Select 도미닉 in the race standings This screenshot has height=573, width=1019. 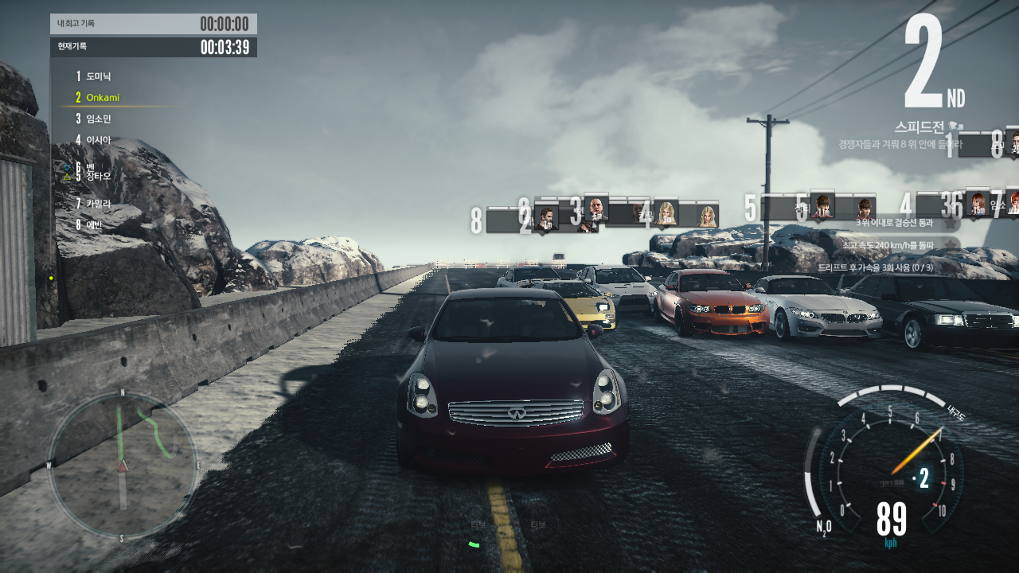(98, 76)
